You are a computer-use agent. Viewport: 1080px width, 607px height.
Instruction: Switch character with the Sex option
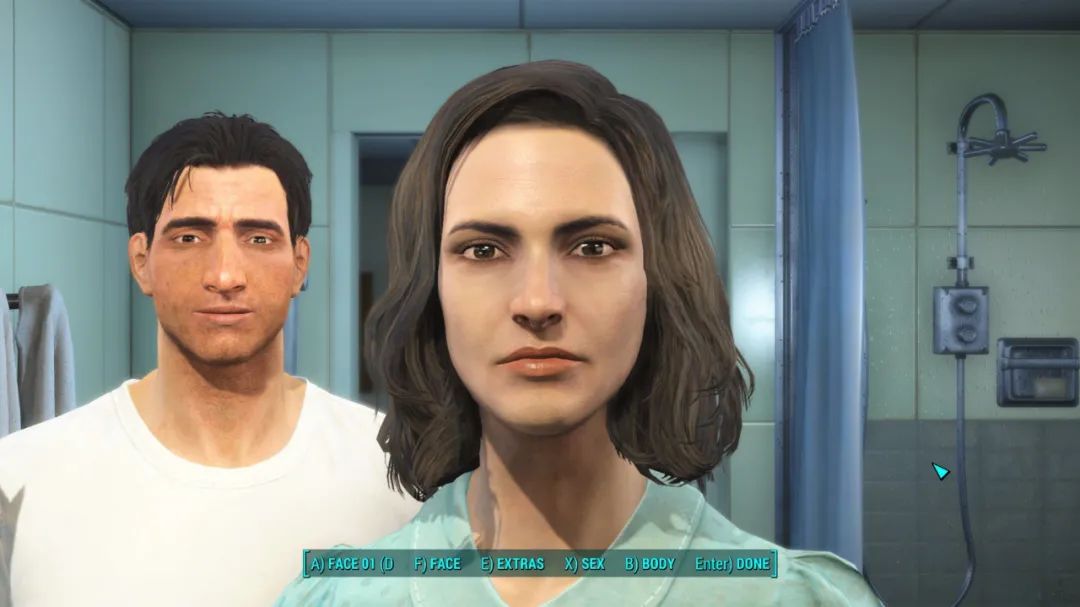pyautogui.click(x=585, y=564)
